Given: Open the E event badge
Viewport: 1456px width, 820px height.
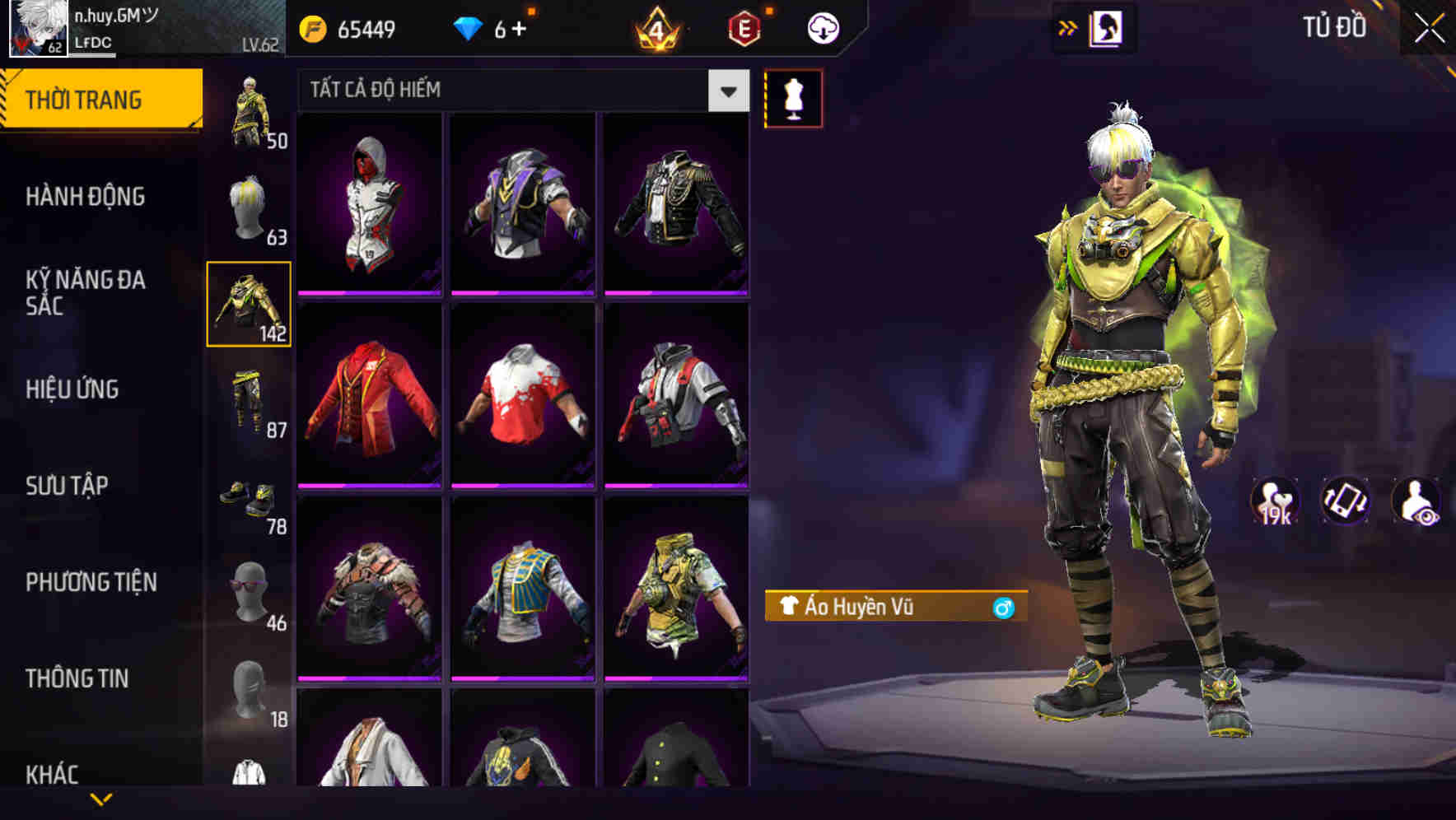Looking at the screenshot, I should click(x=743, y=27).
